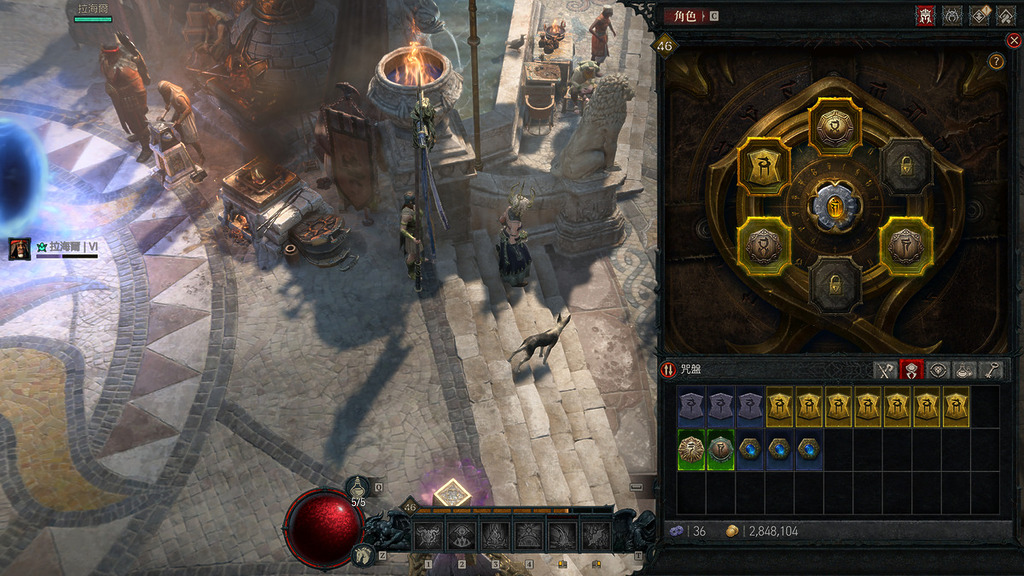This screenshot has height=576, width=1024.
Task: Switch to the axes equipment inventory tab
Action: pos(884,370)
